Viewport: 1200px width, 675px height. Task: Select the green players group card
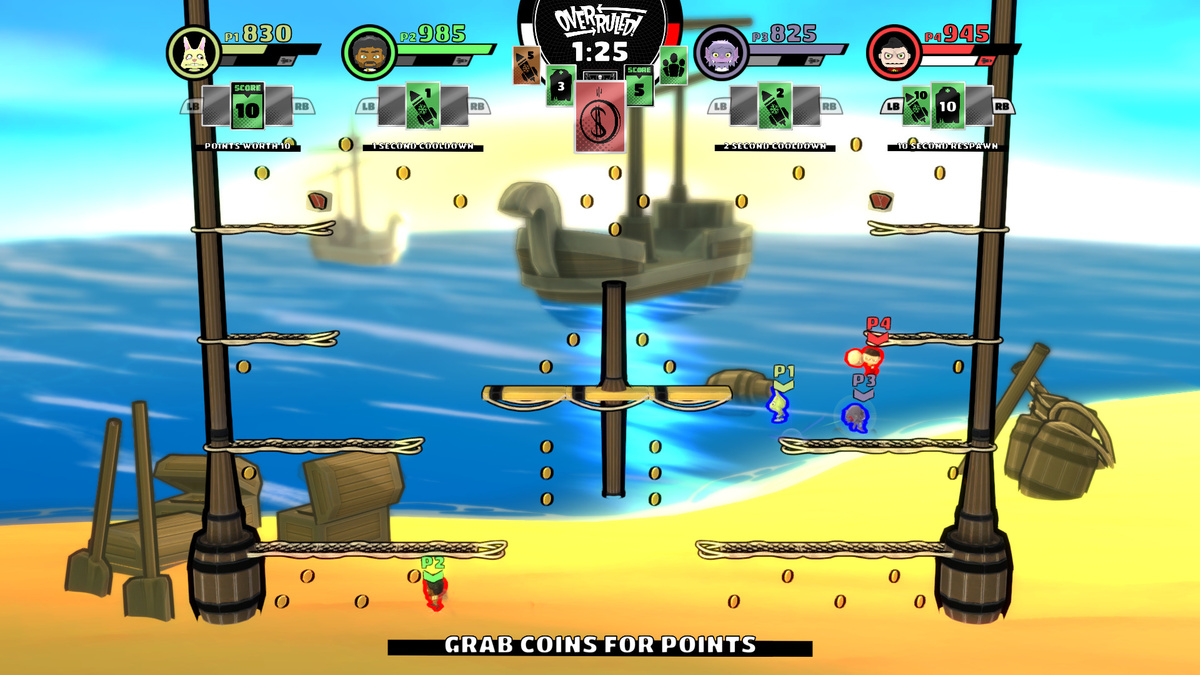(x=673, y=65)
